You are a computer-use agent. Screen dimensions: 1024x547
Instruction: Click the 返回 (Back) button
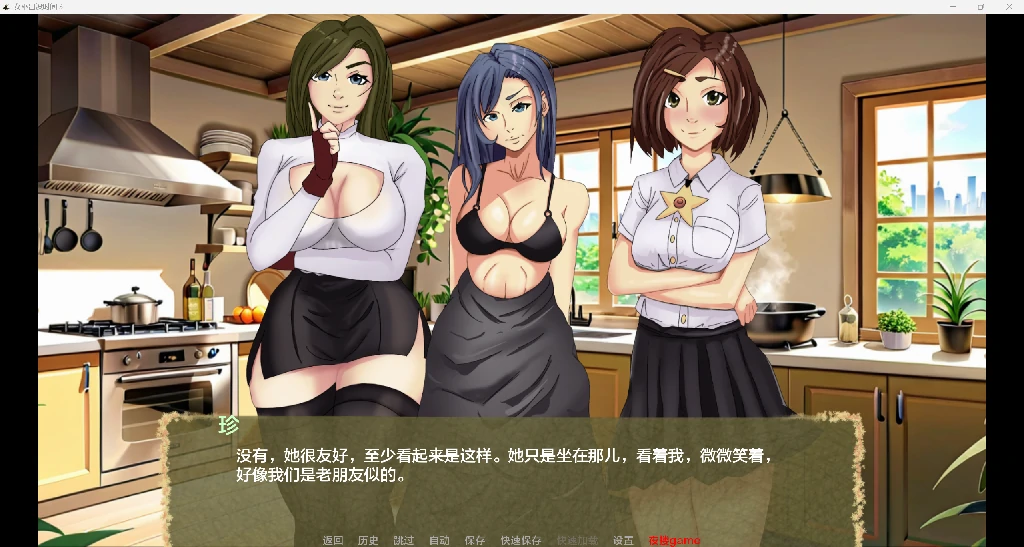click(x=332, y=540)
